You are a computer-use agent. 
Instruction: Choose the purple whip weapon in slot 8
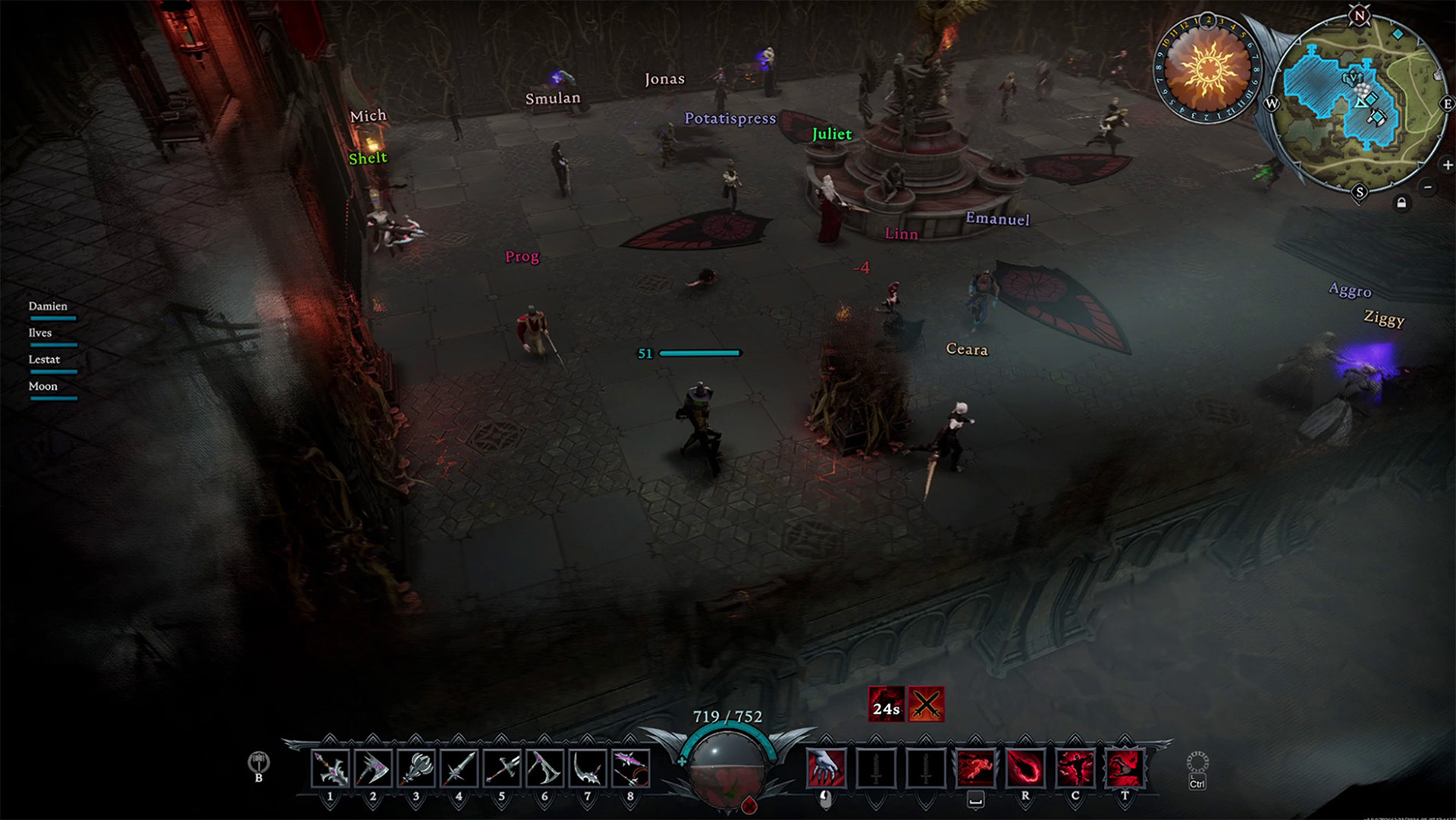click(x=630, y=768)
